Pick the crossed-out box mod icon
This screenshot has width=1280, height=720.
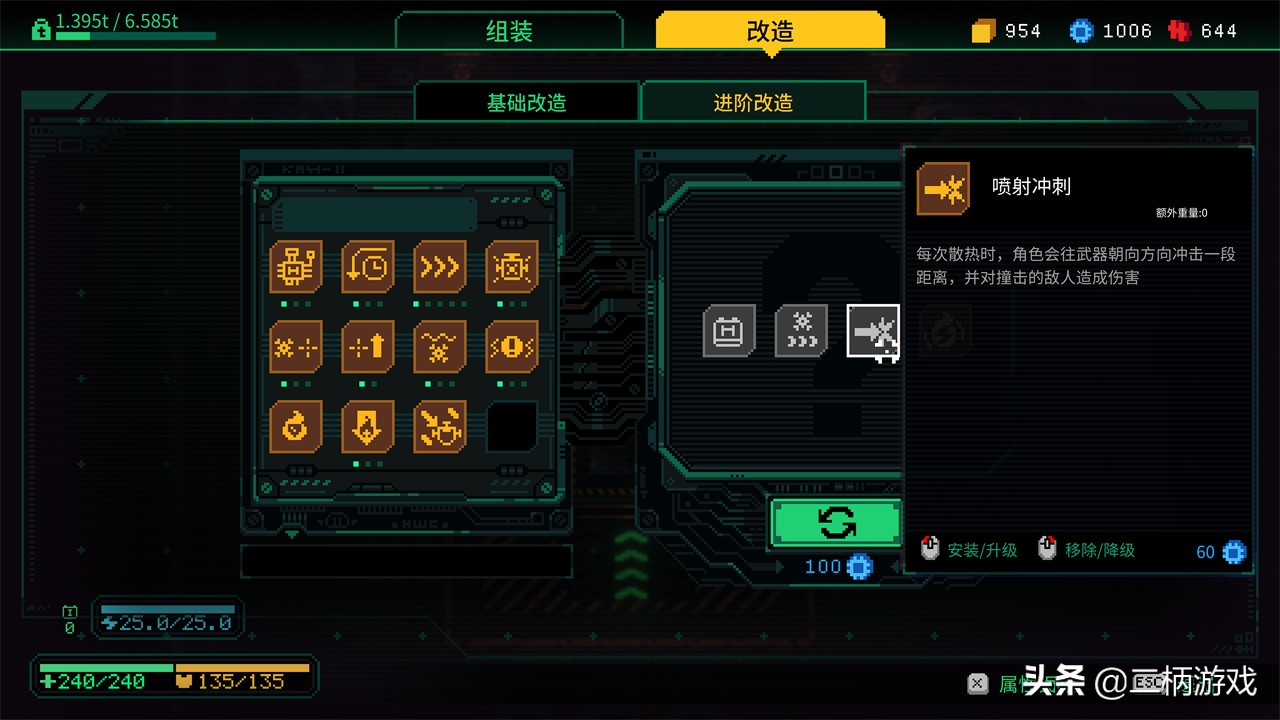512,267
